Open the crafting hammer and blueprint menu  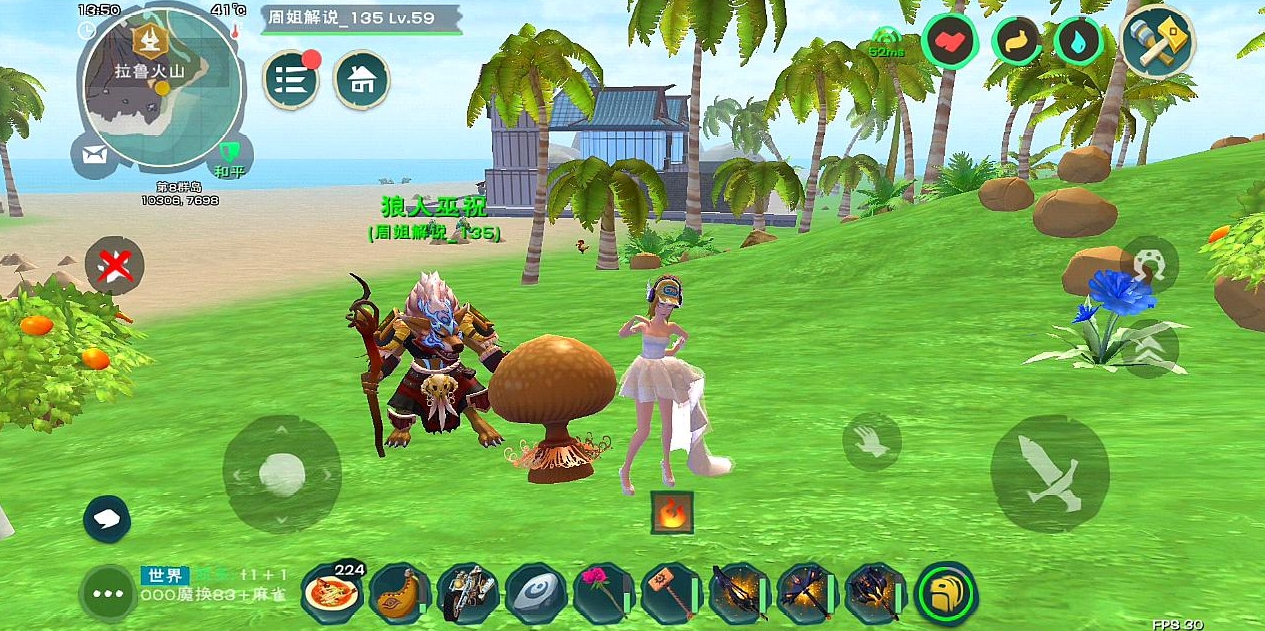pos(1158,42)
